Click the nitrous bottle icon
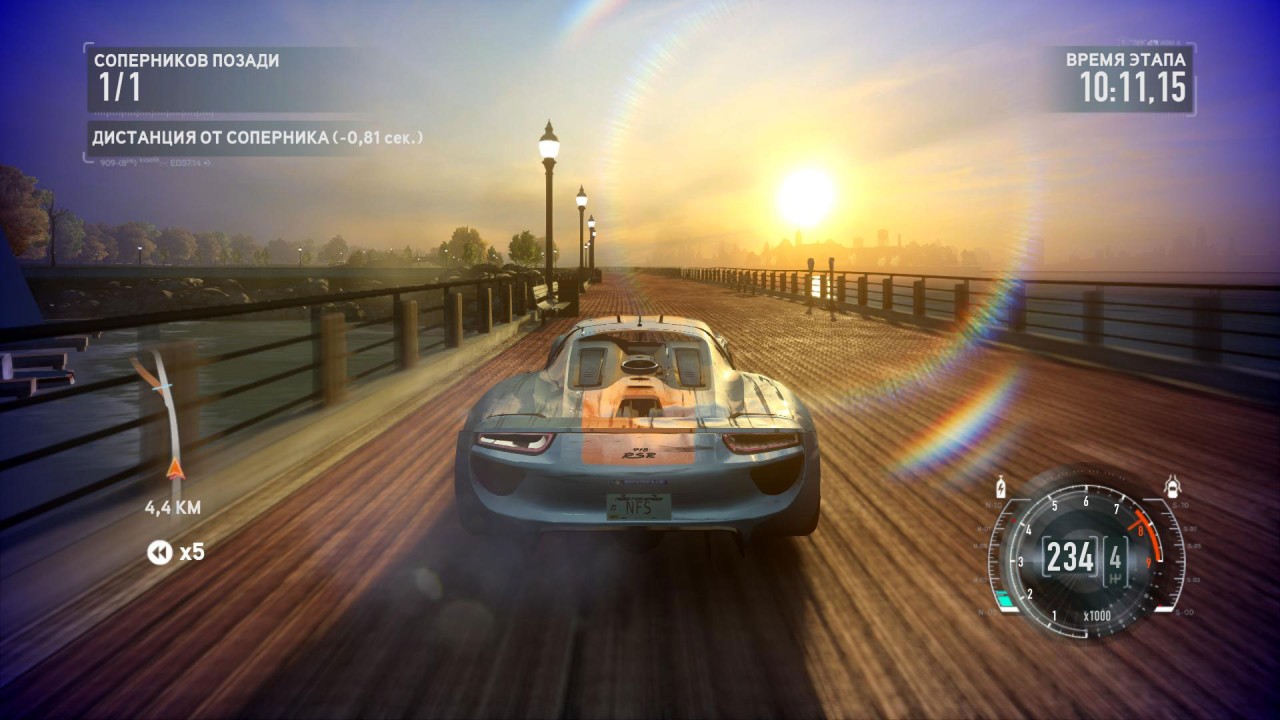 coord(1001,490)
